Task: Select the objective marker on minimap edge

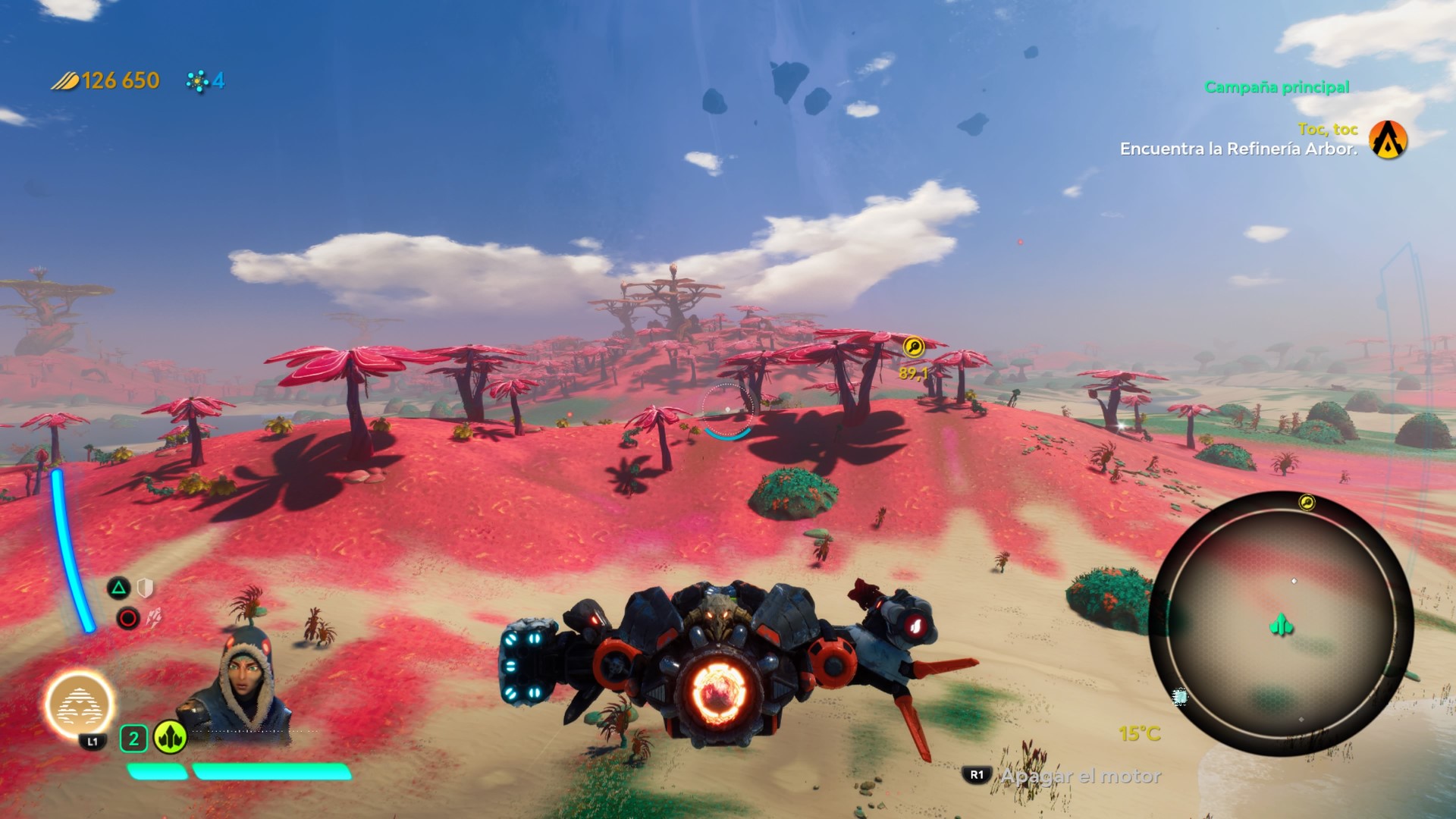Action: pos(1307,502)
